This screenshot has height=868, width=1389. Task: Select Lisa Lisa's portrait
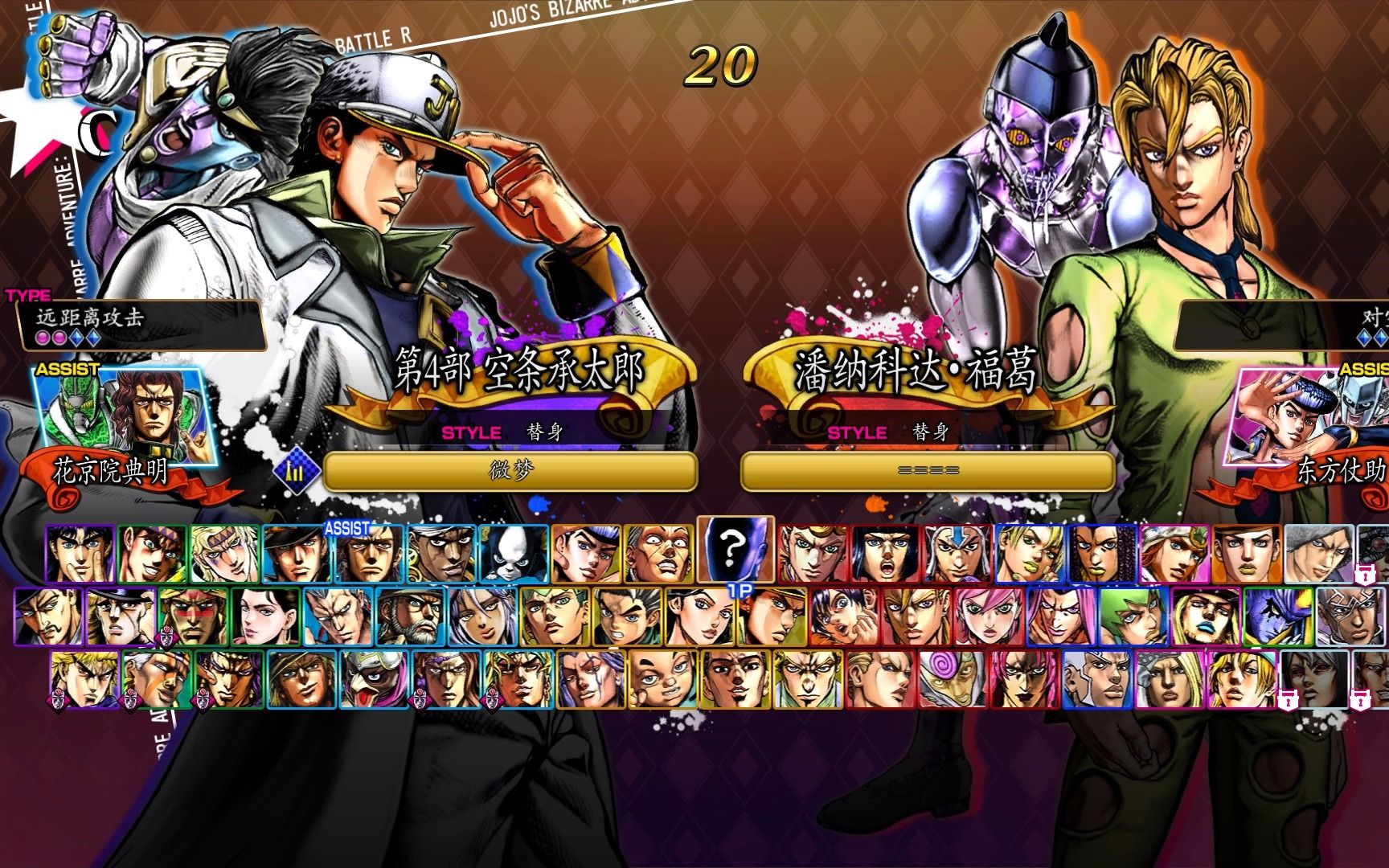pos(265,616)
